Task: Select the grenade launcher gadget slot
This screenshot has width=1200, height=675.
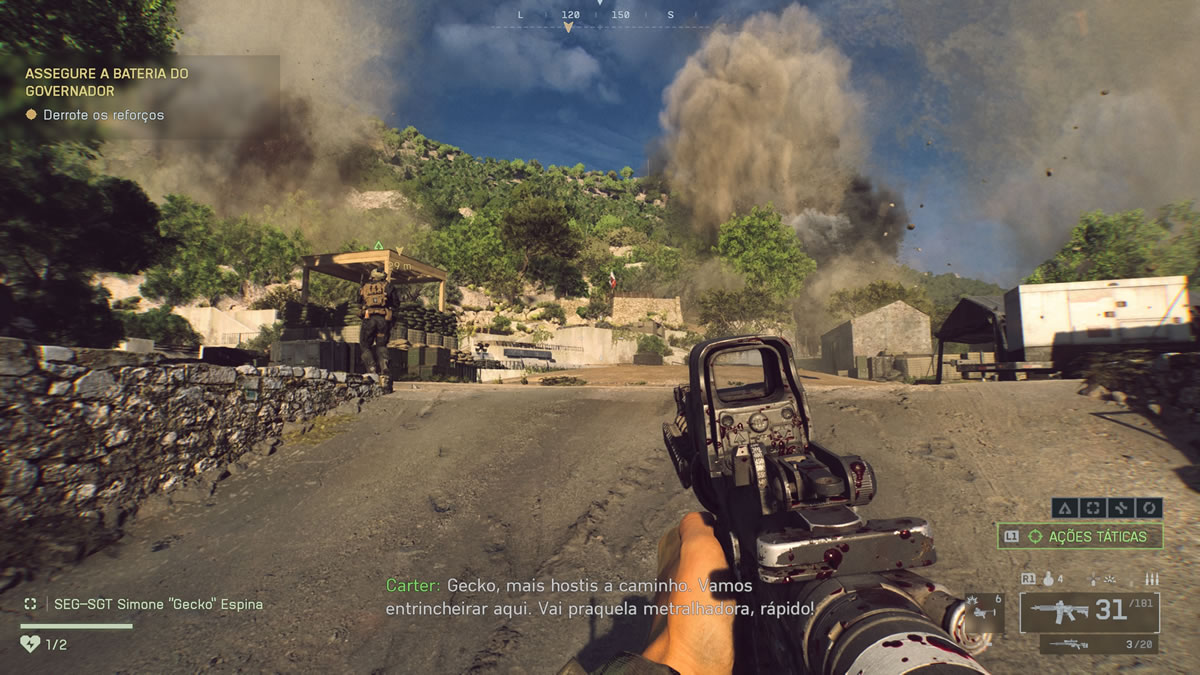Action: point(982,613)
